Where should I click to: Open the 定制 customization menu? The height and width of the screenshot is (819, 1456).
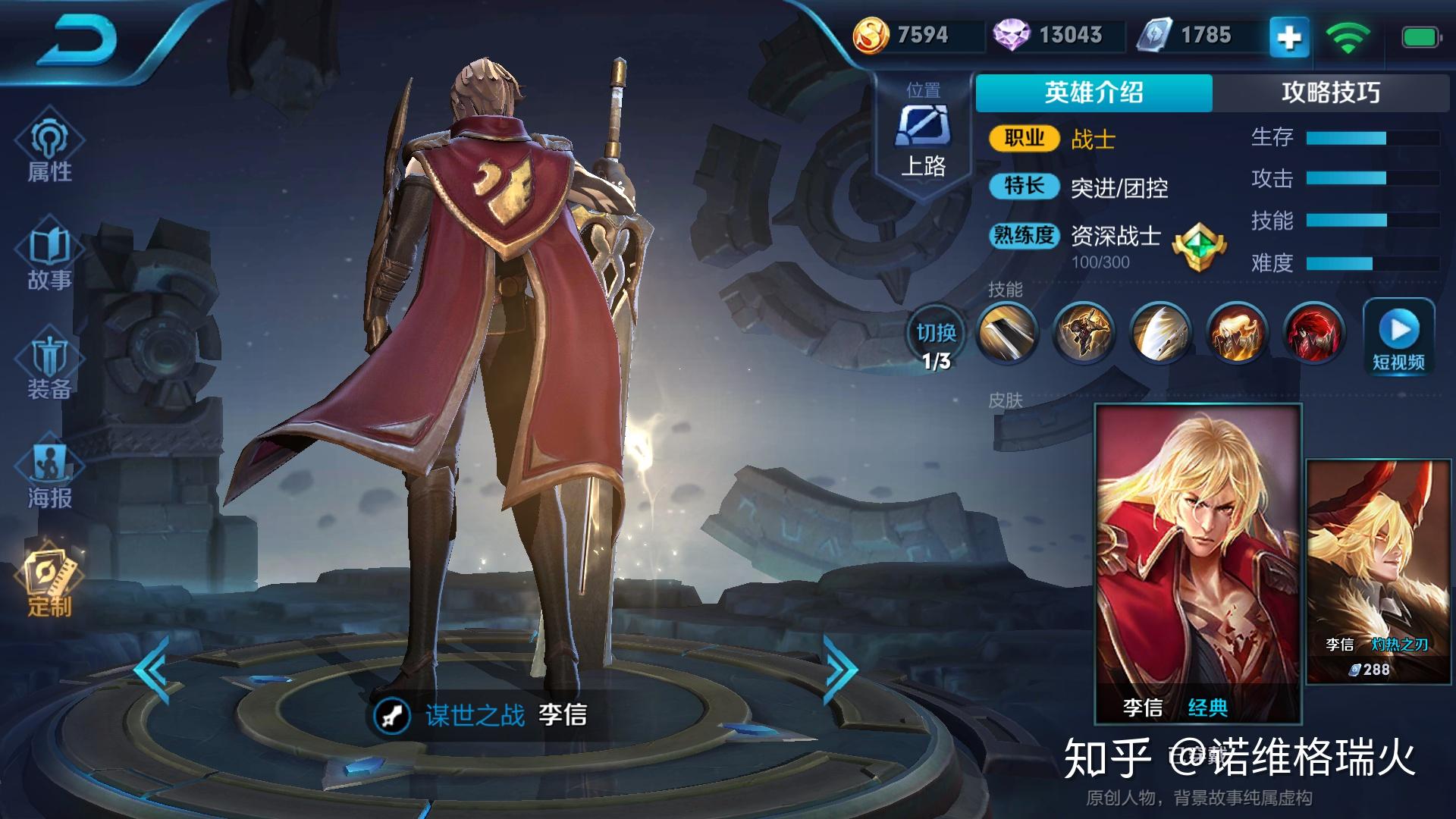coord(49,582)
